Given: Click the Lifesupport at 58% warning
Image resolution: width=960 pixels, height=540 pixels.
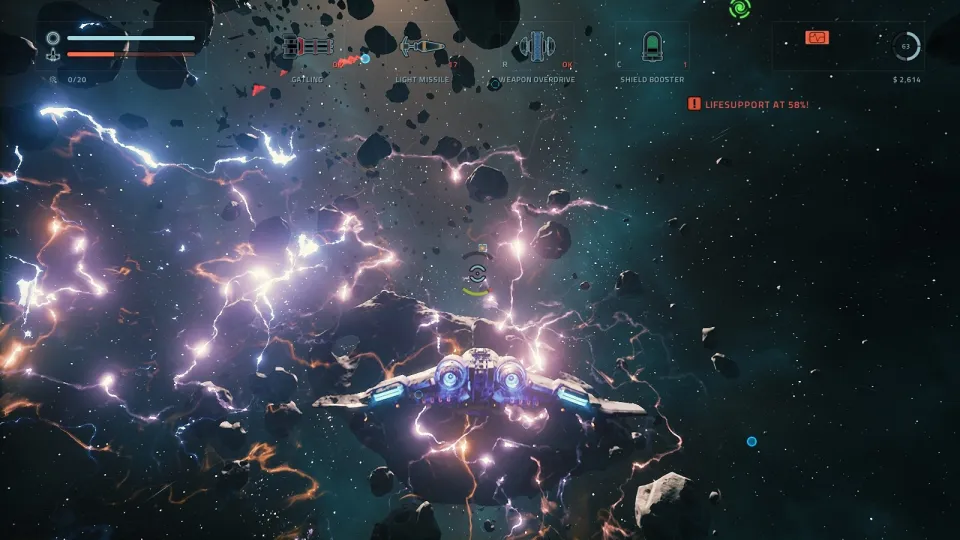Looking at the screenshot, I should [748, 103].
